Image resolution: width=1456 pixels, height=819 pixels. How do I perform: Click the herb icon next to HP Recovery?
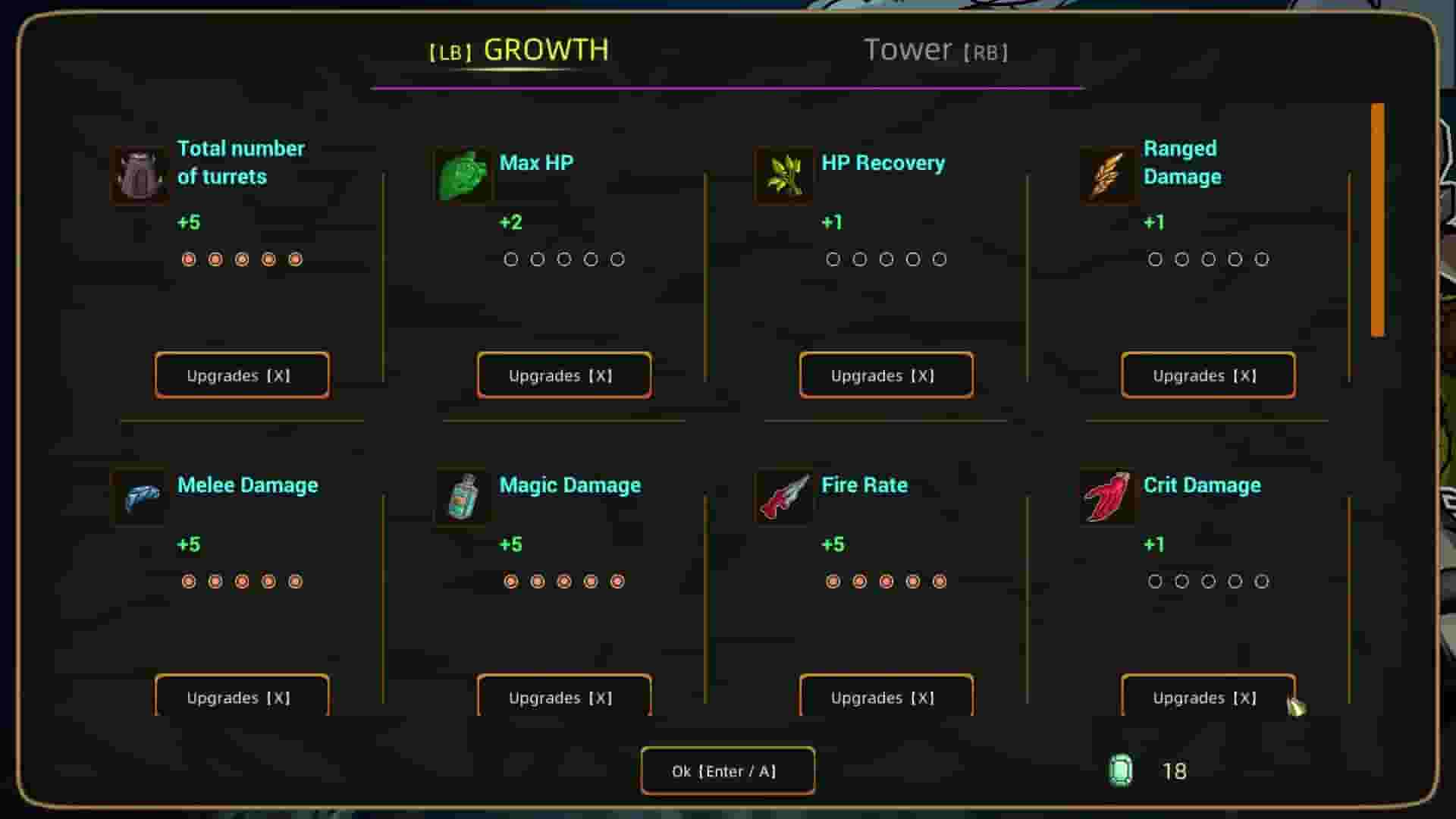(x=784, y=176)
